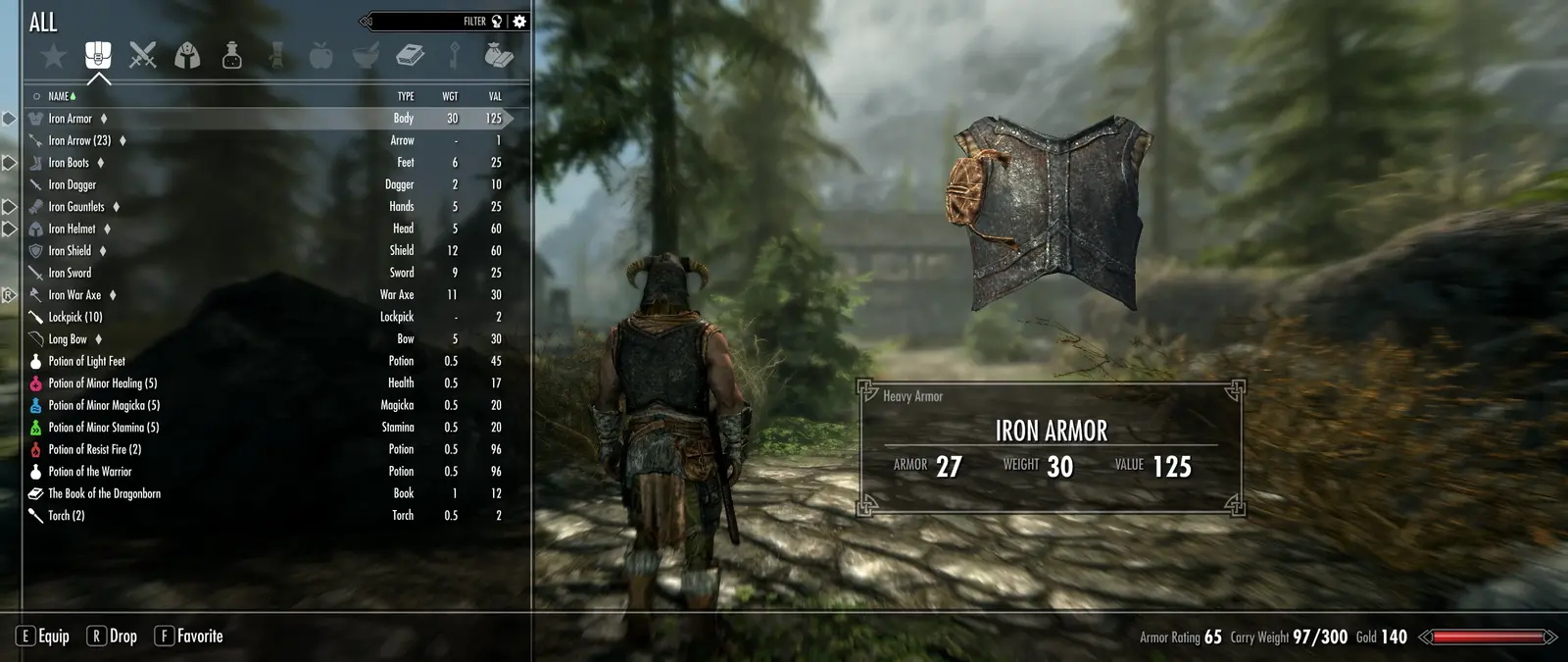The width and height of the screenshot is (1568, 662).
Task: Pick the Lockpick (10) row
Action: pyautogui.click(x=75, y=317)
